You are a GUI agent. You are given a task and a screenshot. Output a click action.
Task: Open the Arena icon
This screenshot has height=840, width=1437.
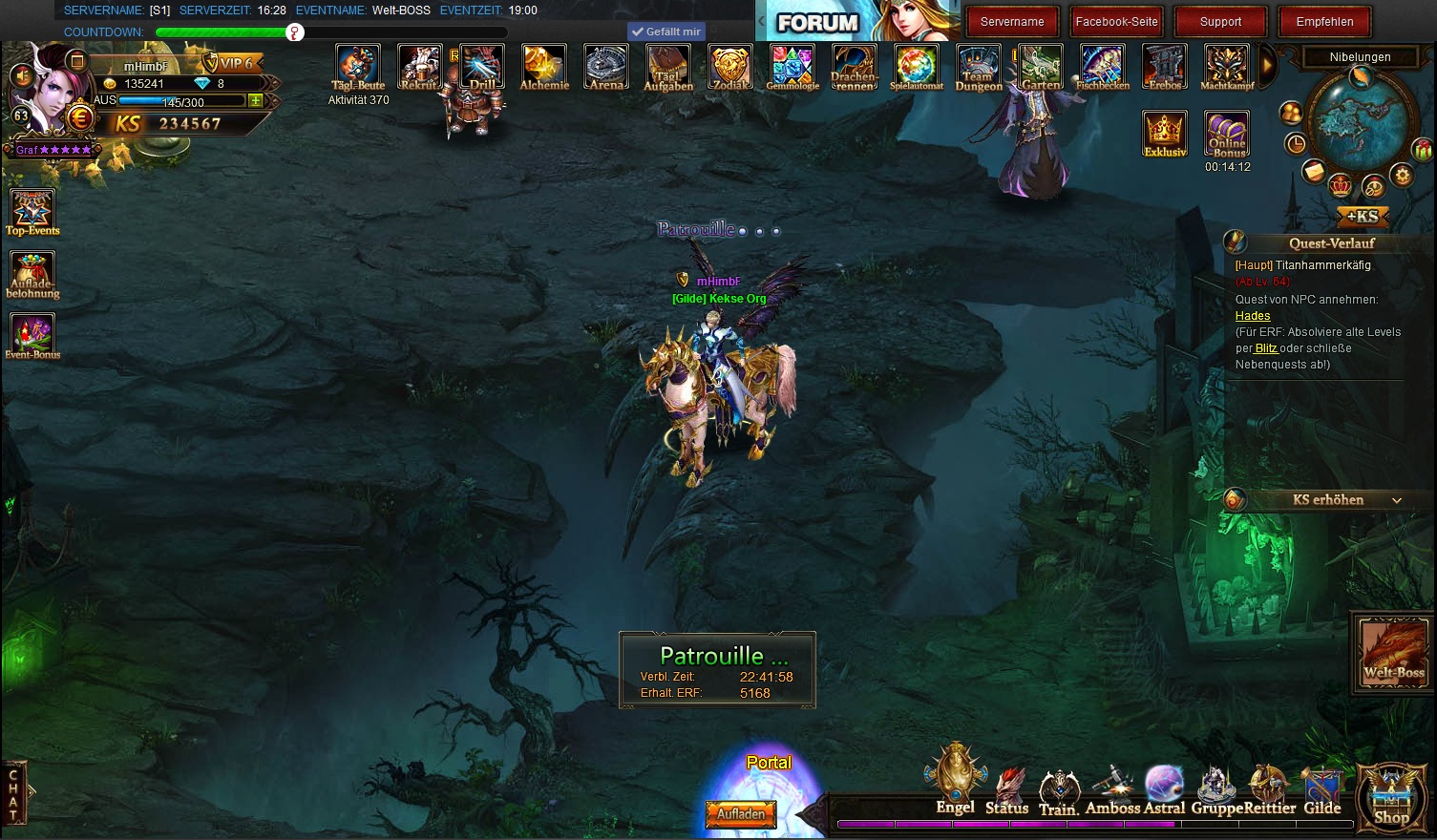tap(606, 67)
